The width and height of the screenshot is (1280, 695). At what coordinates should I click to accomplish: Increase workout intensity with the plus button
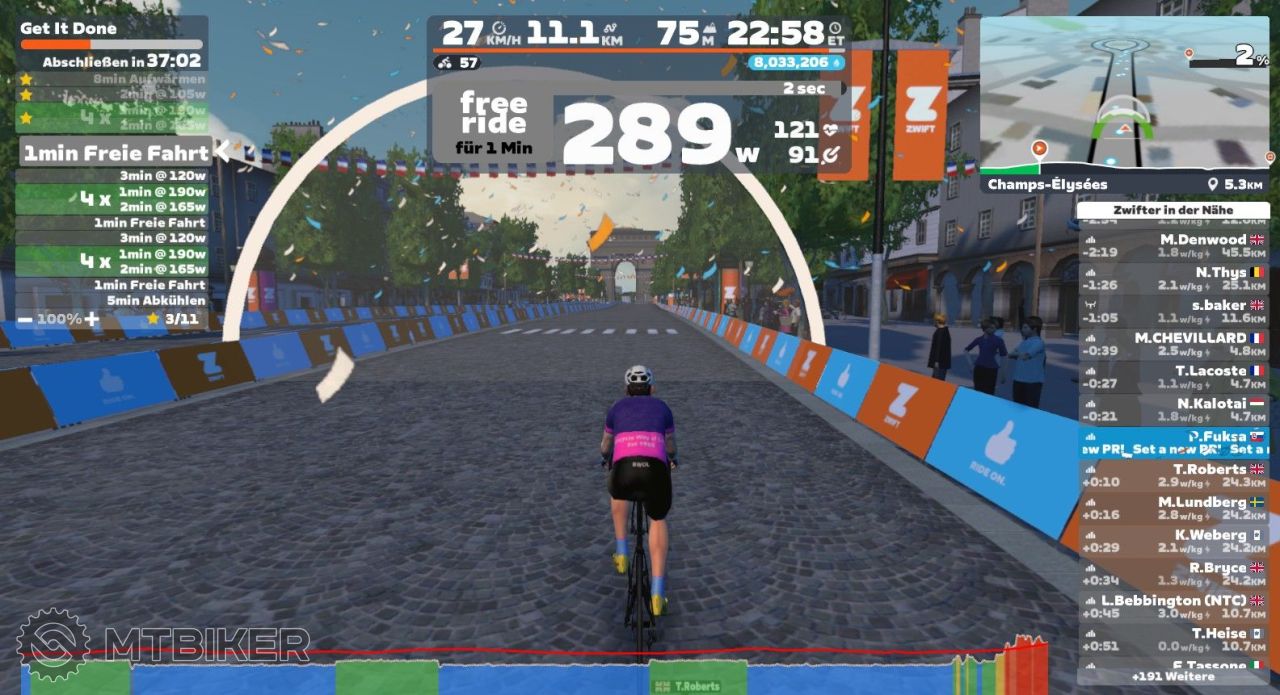[x=92, y=319]
